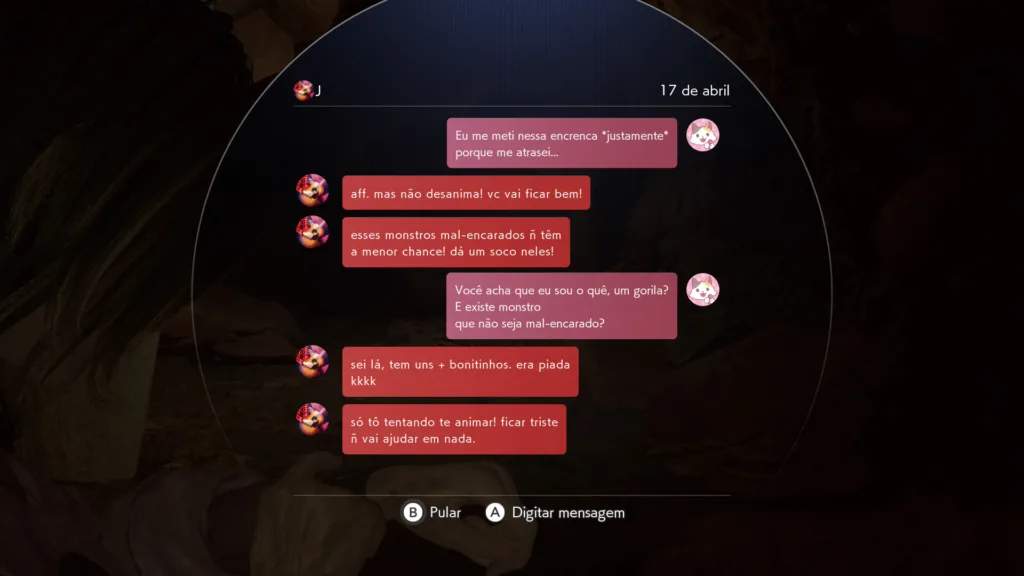Screen dimensions: 1024x576
Task: Click the "Eu me meti nessa encrenca" message
Action: [561, 143]
